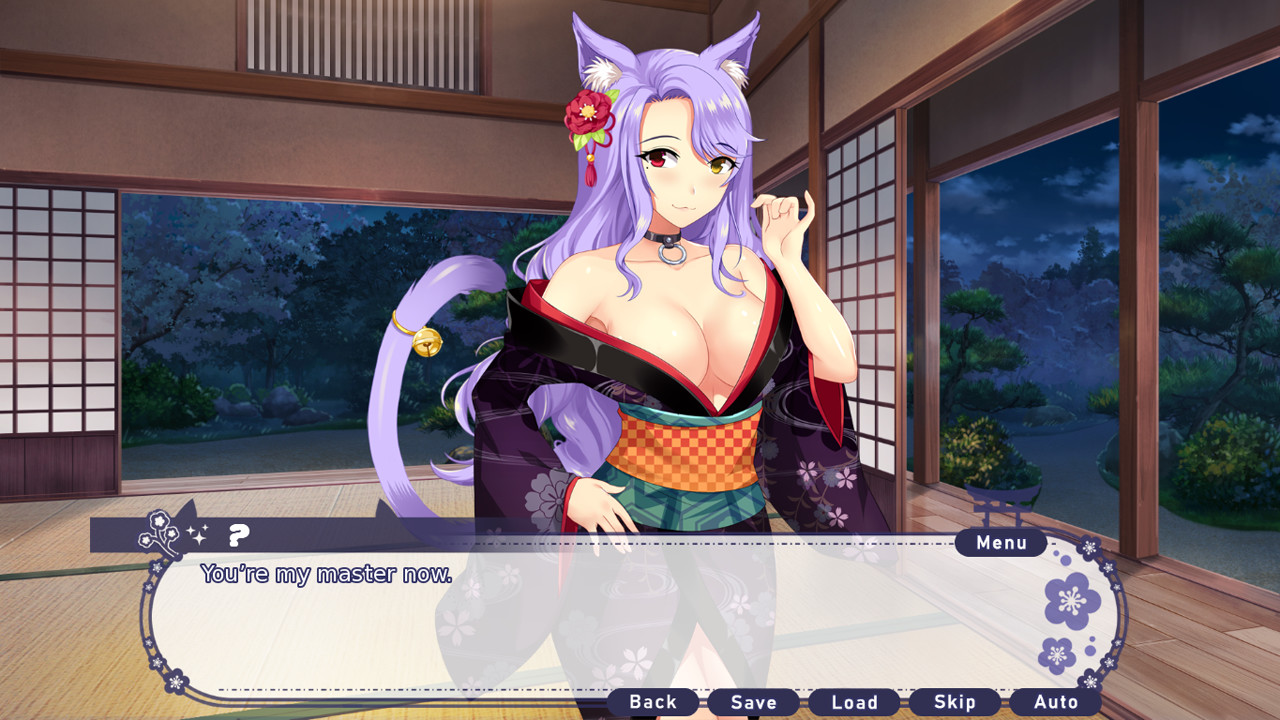Image resolution: width=1280 pixels, height=720 pixels.
Task: Toggle Auto mode for dialogue playback
Action: pos(1055,702)
